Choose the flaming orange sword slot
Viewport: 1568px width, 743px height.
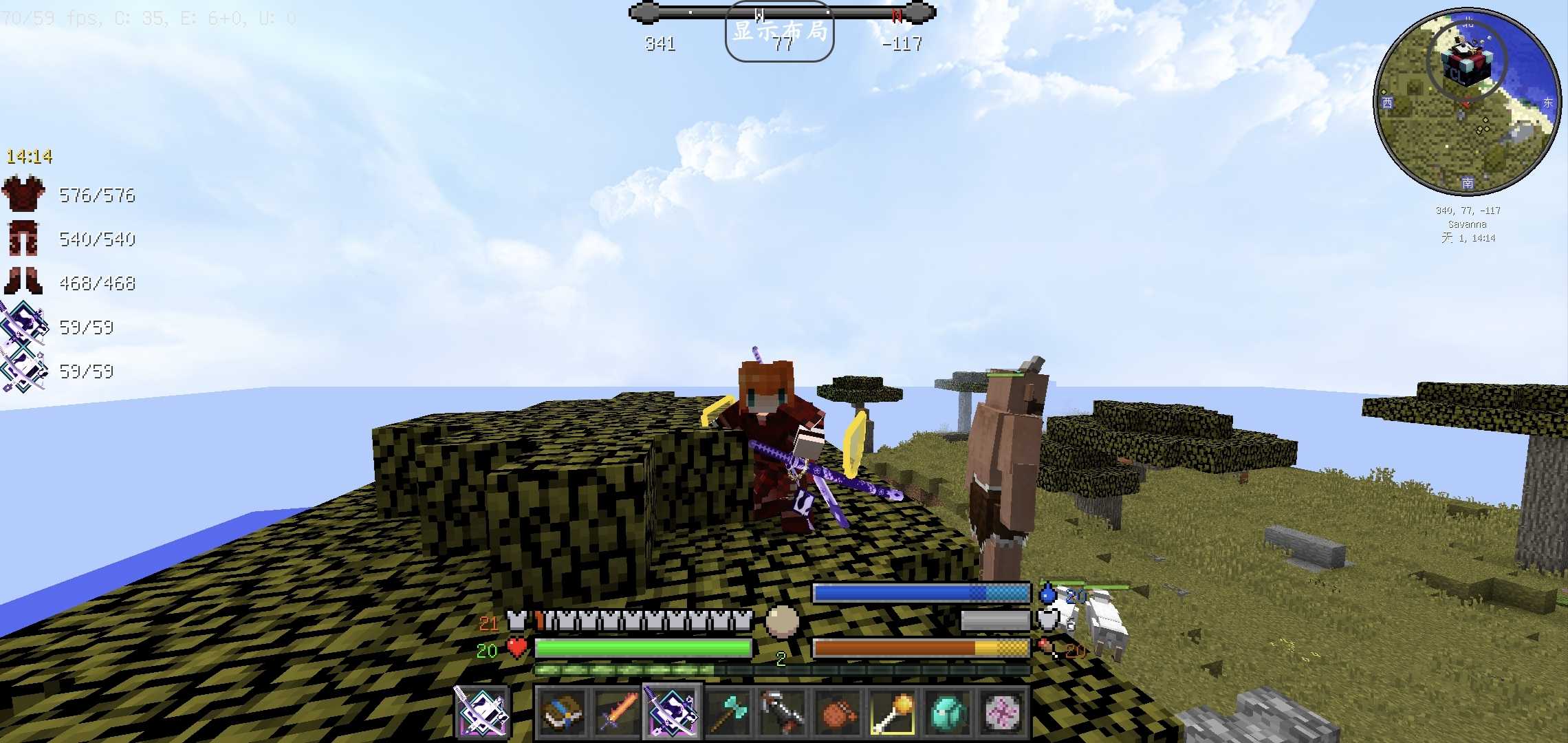point(617,712)
